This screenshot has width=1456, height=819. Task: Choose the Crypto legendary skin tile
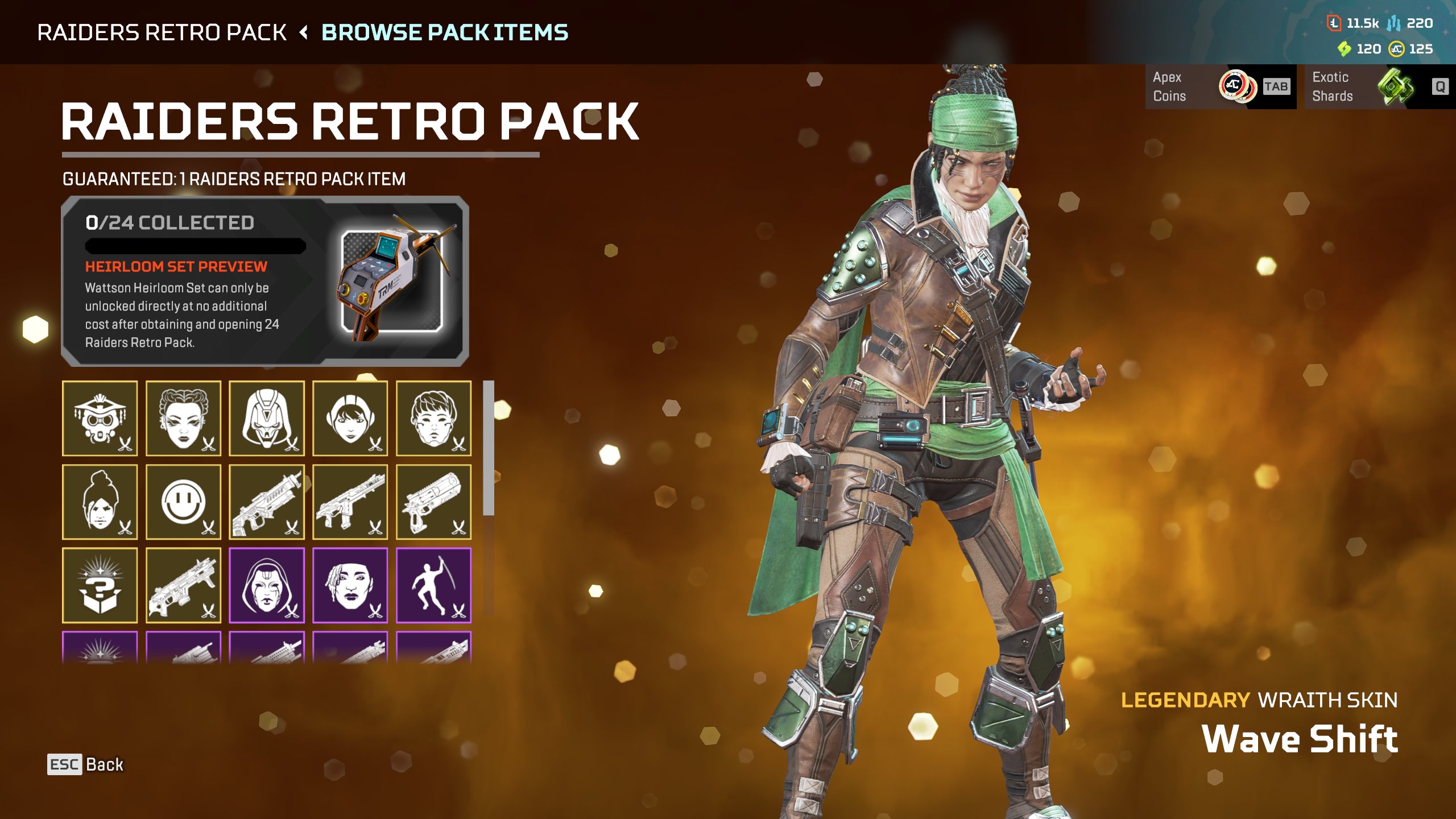(433, 419)
